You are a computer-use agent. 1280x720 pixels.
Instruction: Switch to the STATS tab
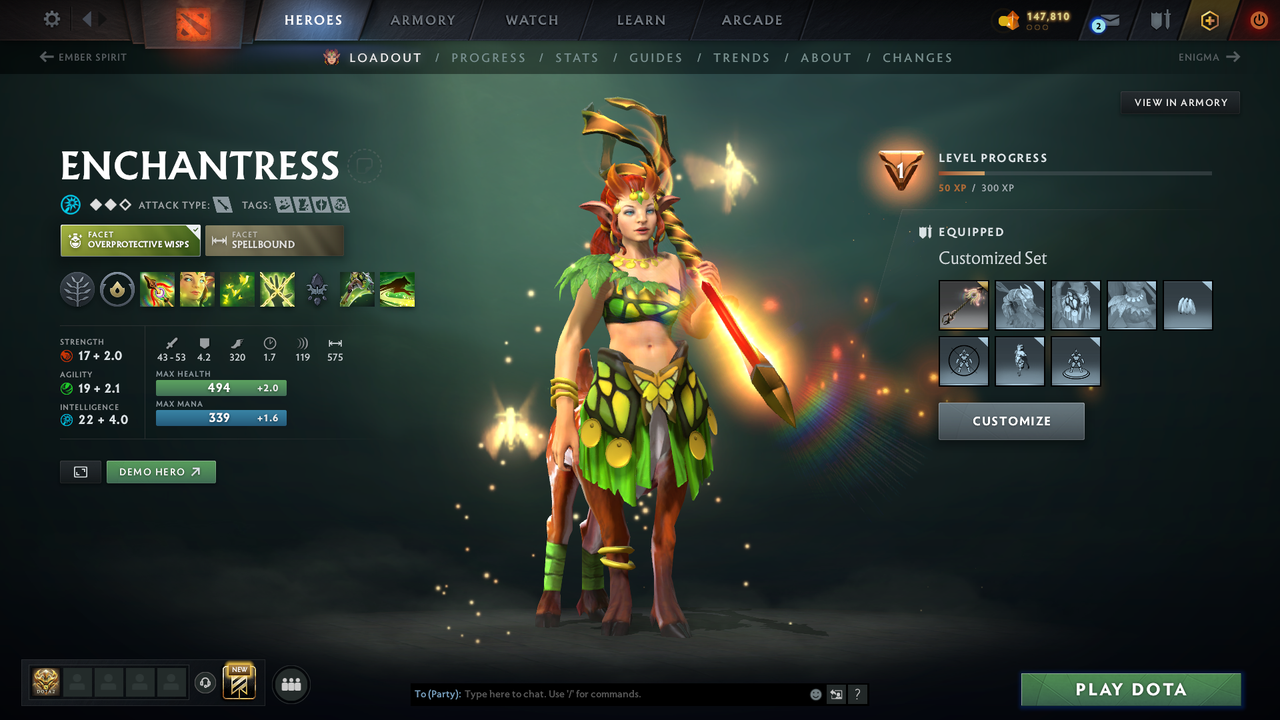click(x=577, y=57)
